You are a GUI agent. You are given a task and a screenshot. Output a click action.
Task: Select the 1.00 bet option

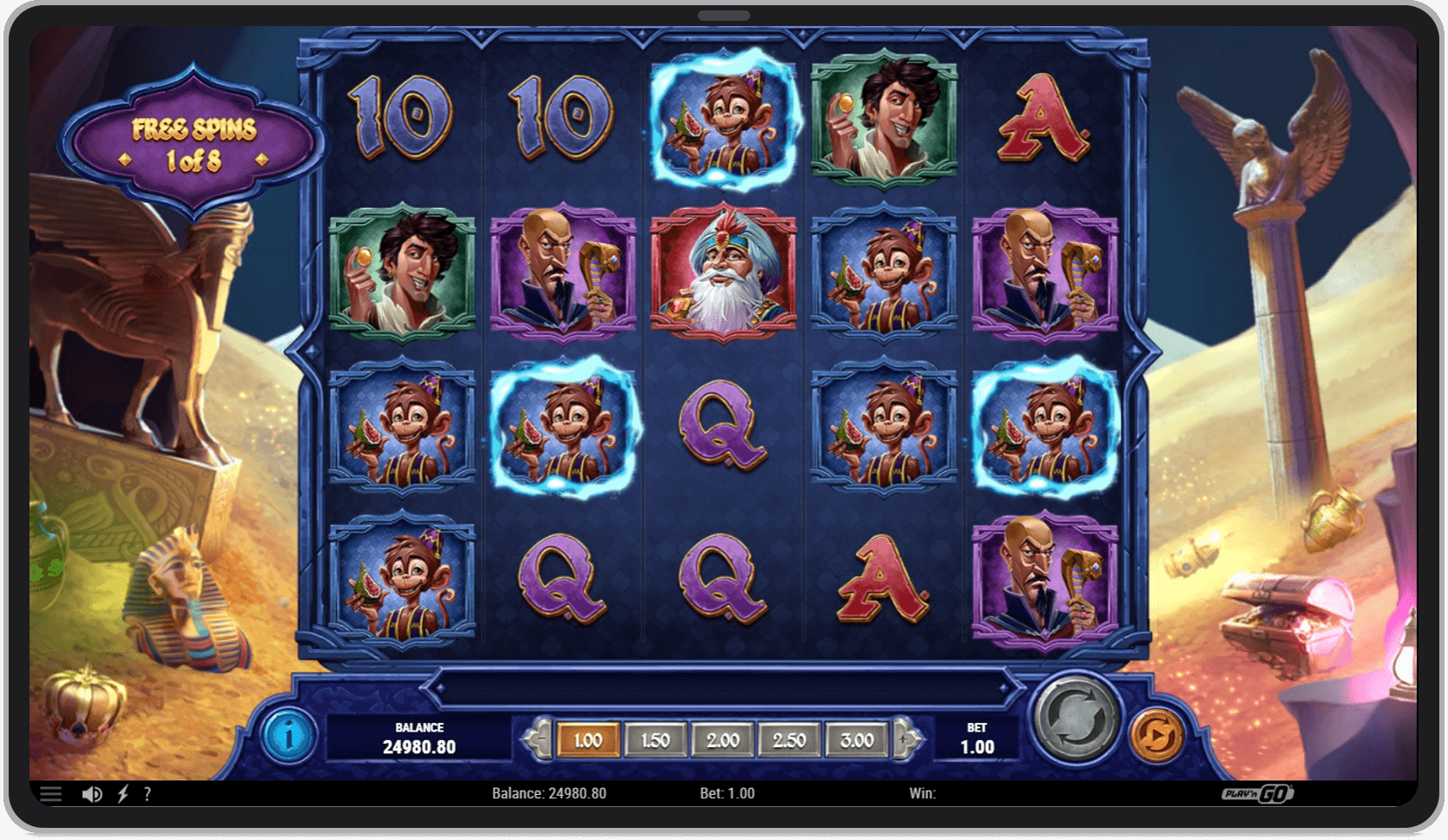(589, 741)
